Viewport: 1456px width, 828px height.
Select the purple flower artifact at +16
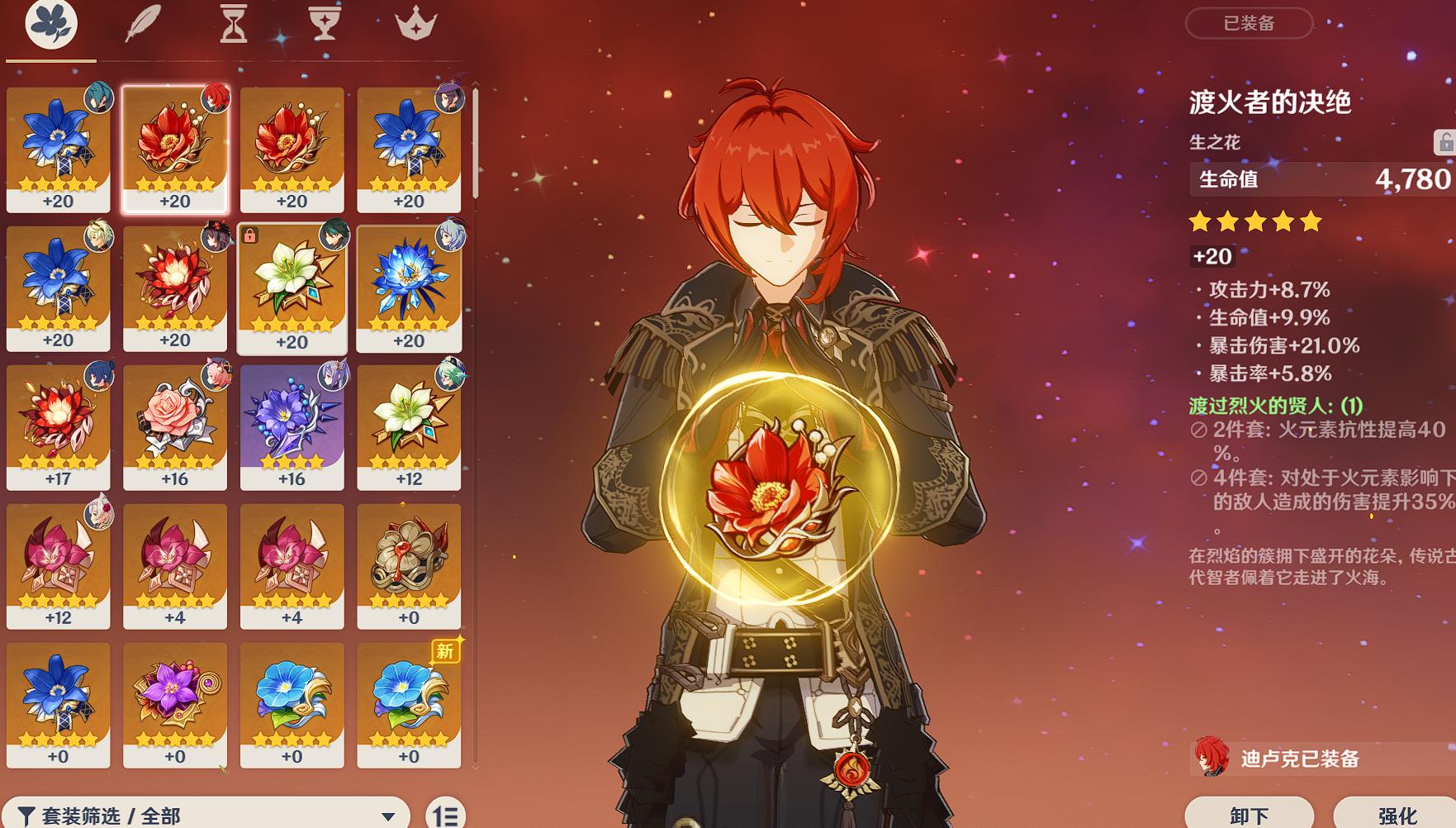pos(292,426)
